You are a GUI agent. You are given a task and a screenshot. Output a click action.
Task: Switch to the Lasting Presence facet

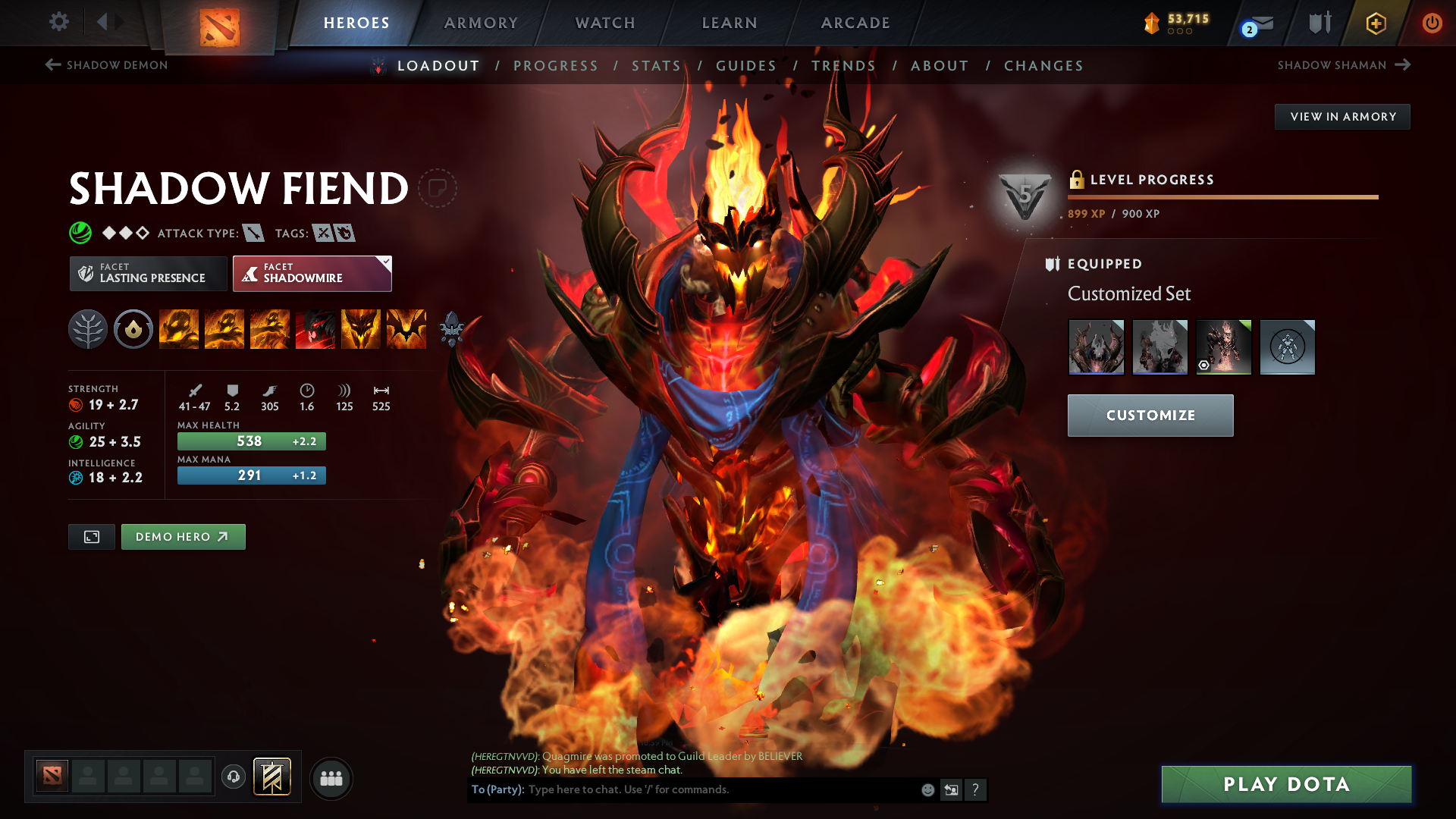coord(147,273)
